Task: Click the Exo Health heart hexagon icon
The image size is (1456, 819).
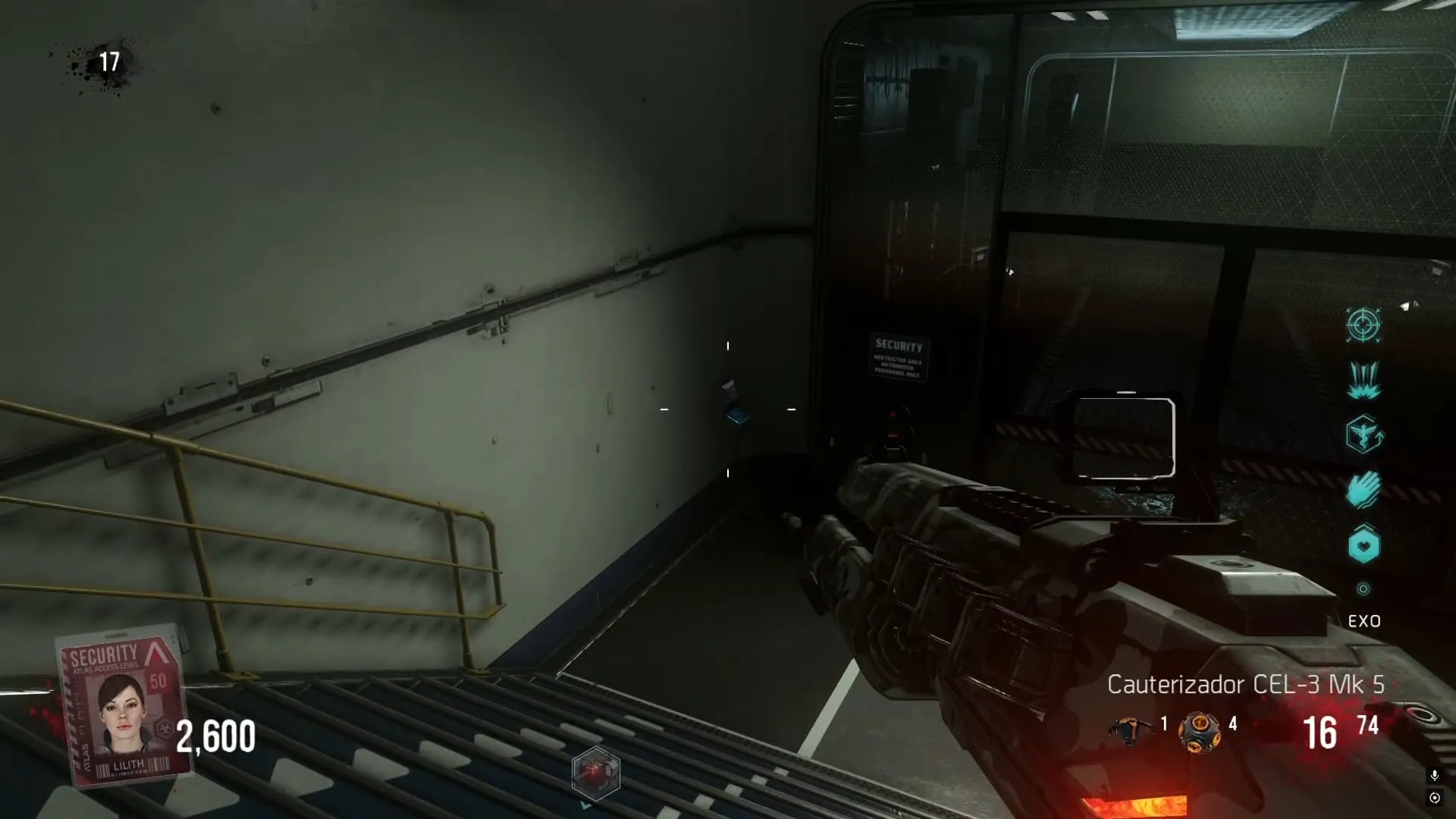Action: point(1363,544)
